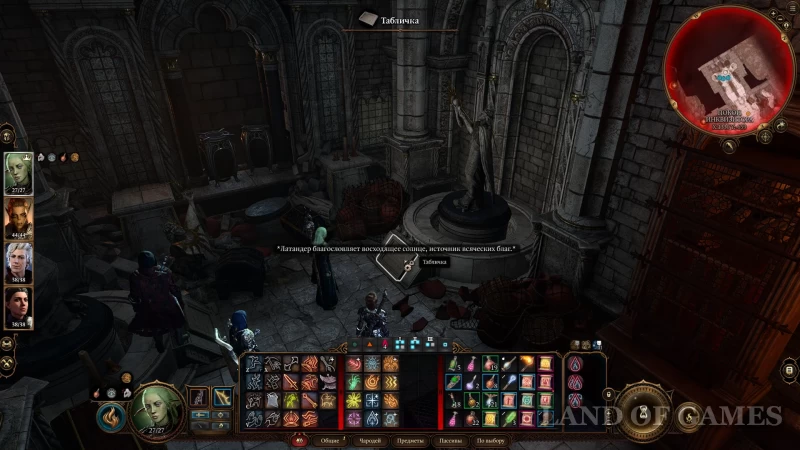Image resolution: width=800 pixels, height=450 pixels.
Task: Select the green-skinned party leader portrait
Action: tap(19, 172)
